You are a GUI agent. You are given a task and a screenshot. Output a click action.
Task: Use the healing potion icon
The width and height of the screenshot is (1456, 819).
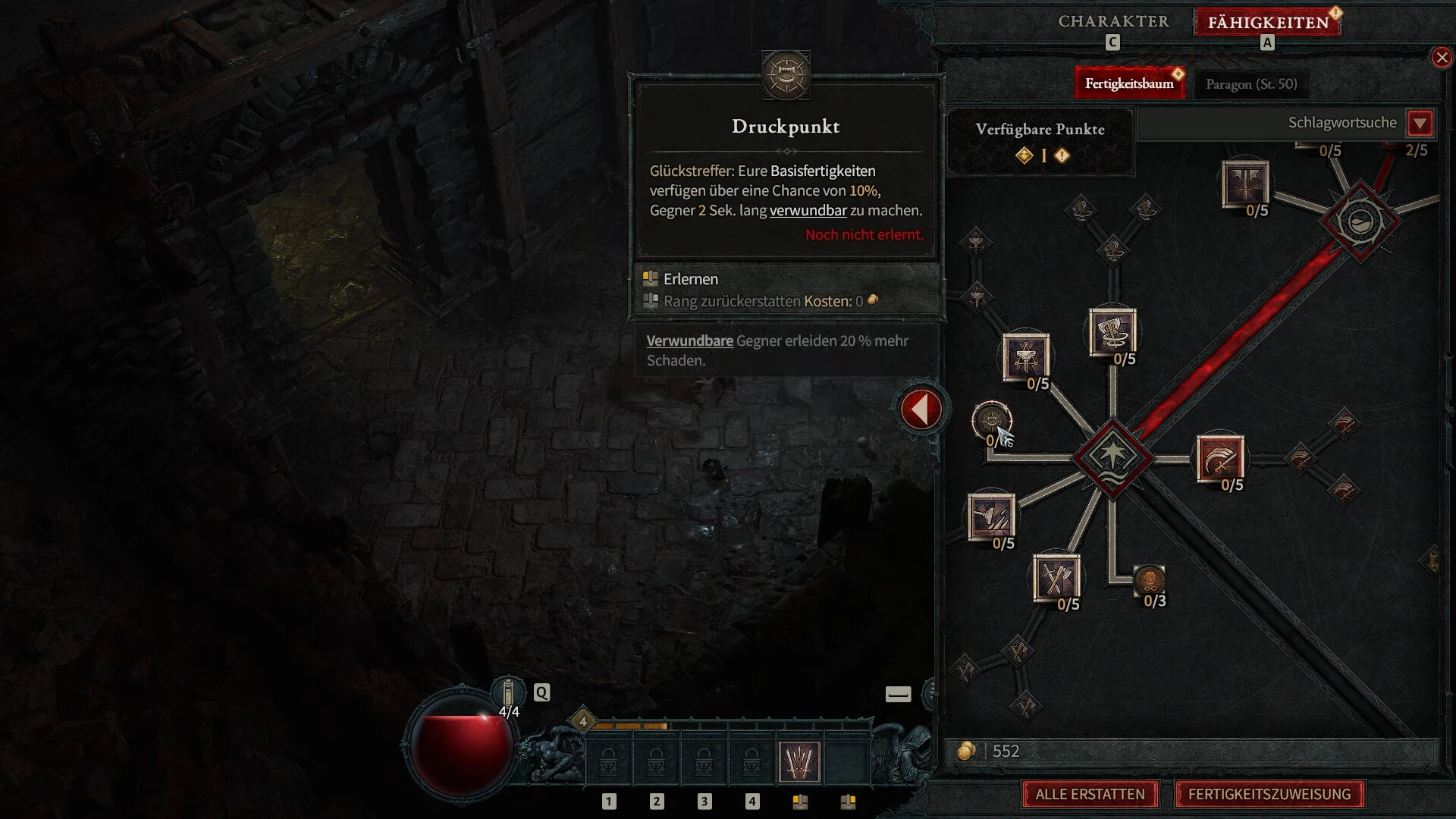(508, 693)
